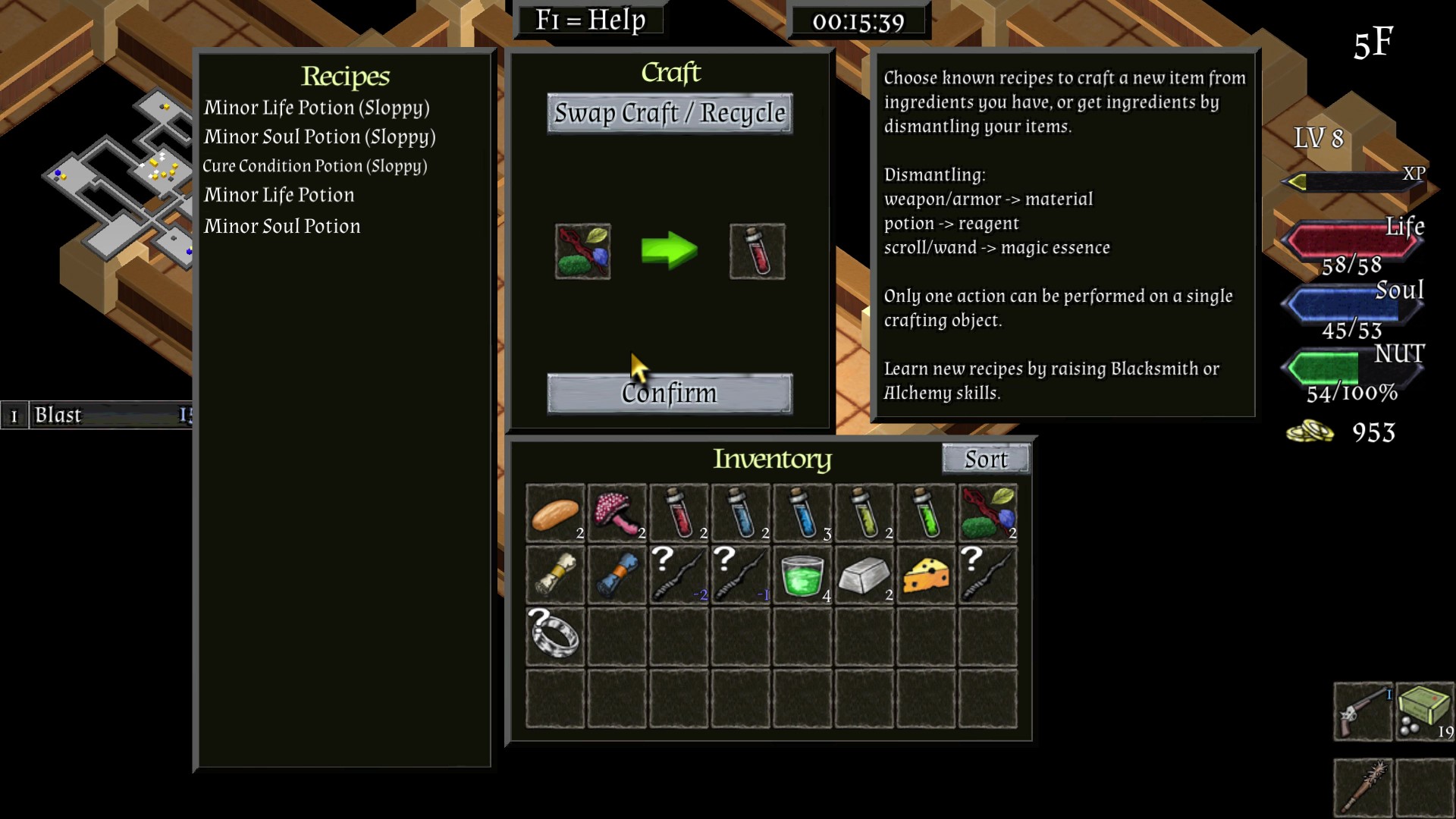Activate the Blast skill hotkey entry
This screenshot has width=1456, height=819.
click(x=99, y=415)
